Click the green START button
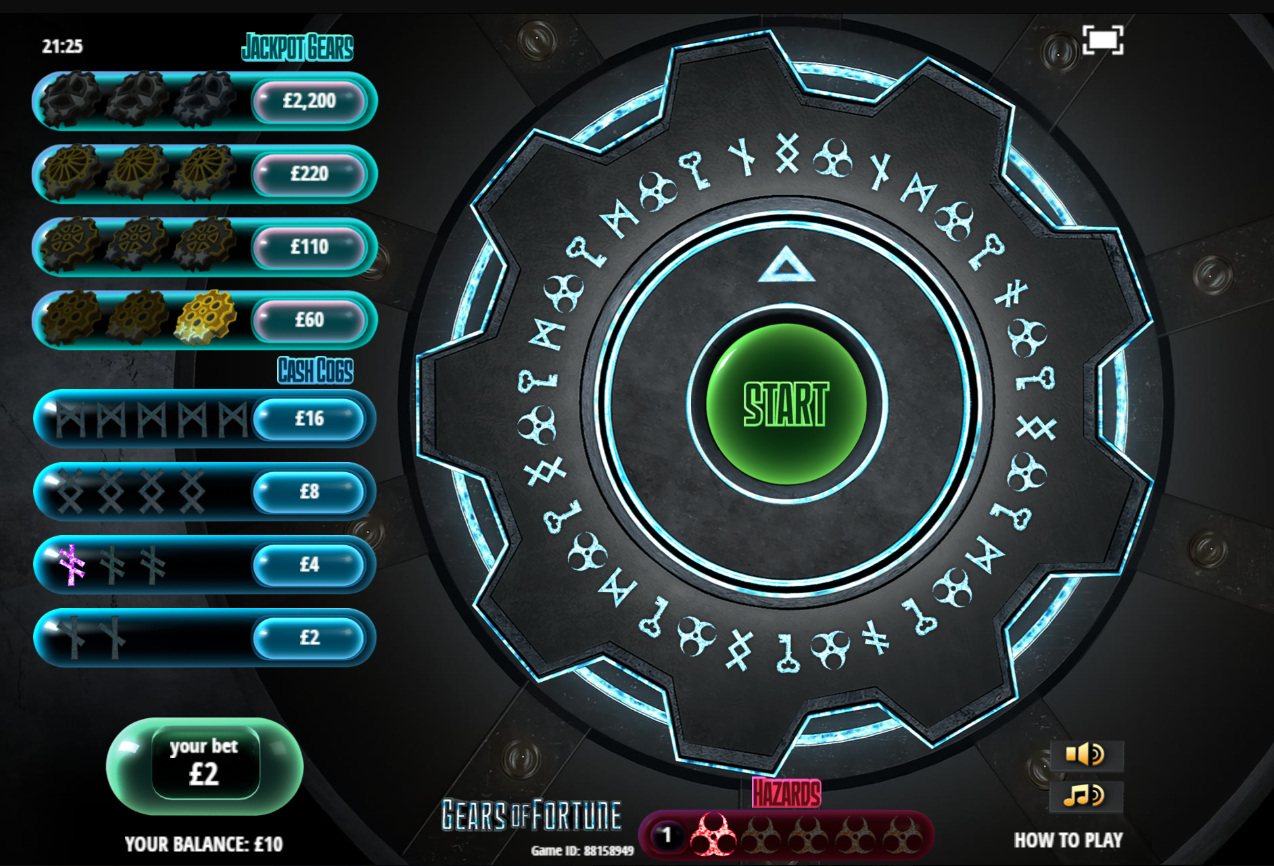The height and width of the screenshot is (866, 1274). 786,403
